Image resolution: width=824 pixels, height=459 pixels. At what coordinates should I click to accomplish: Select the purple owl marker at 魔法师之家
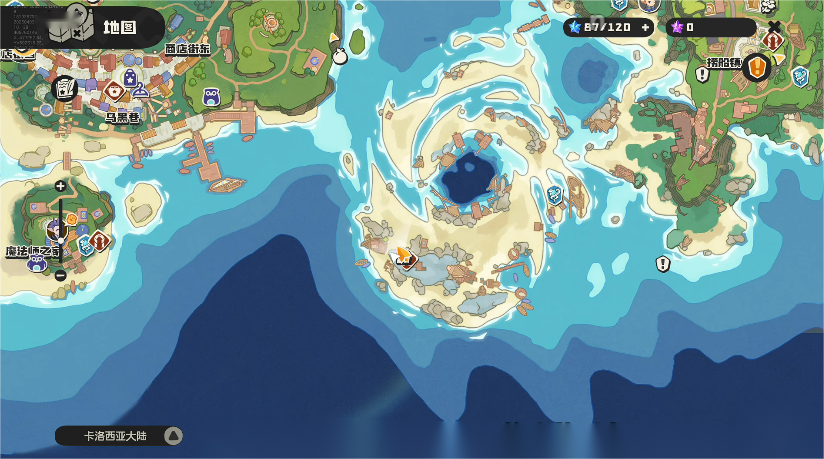[x=37, y=263]
